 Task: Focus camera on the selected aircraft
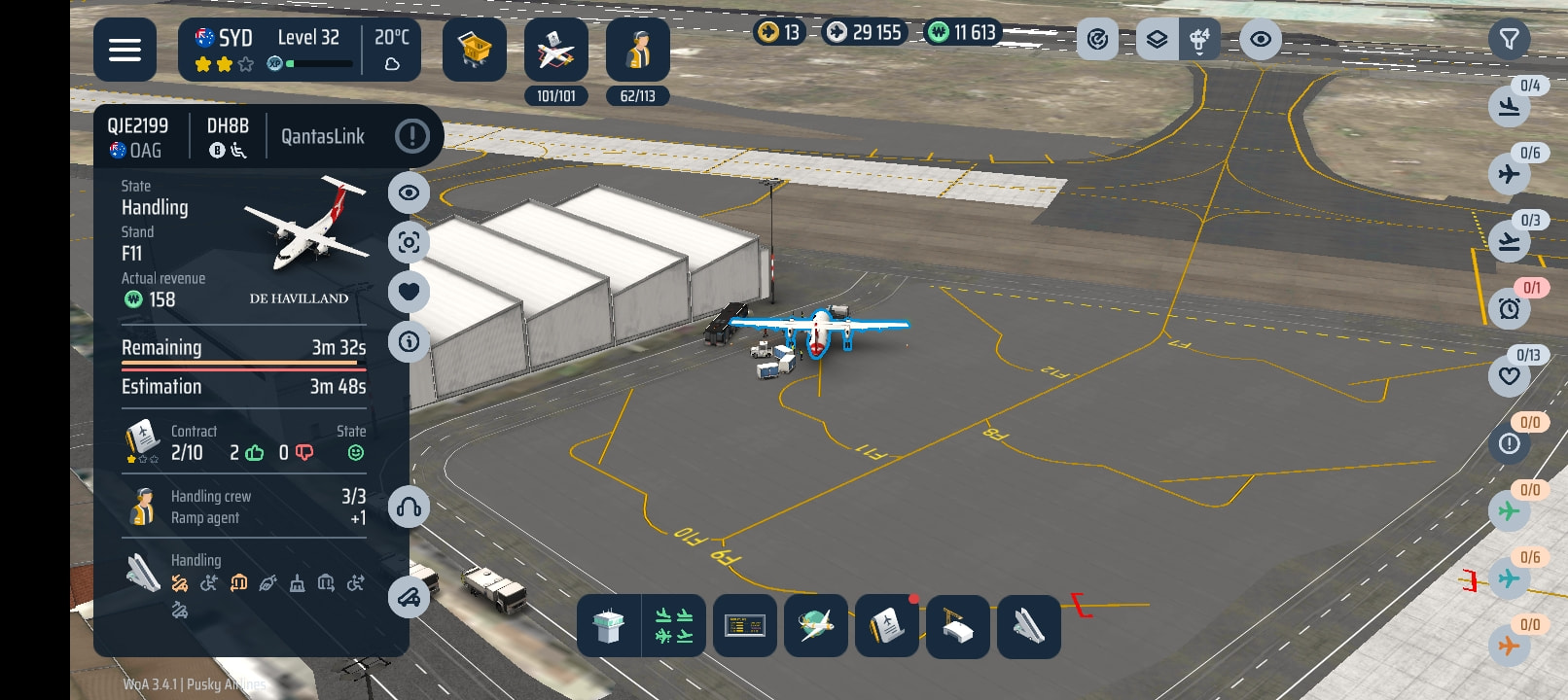click(x=409, y=242)
